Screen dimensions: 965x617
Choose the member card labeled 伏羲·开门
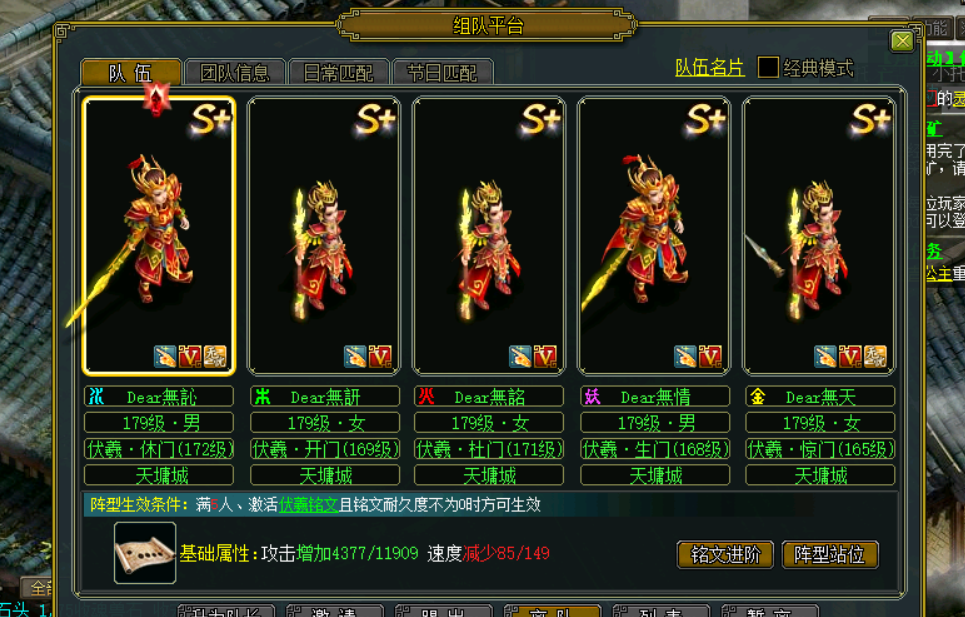point(324,235)
